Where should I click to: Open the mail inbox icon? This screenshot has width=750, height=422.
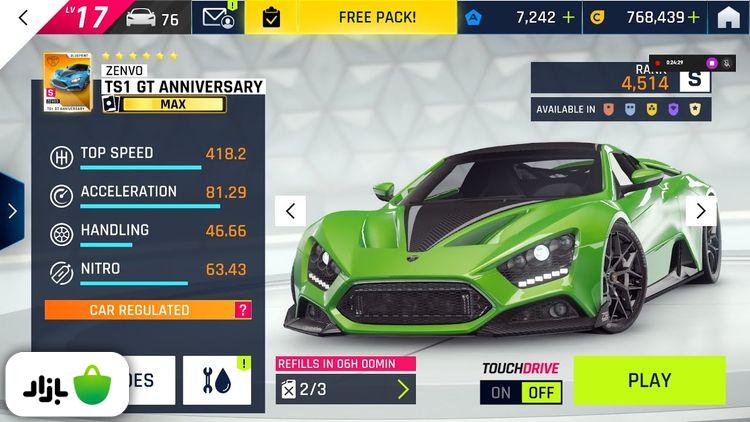point(217,17)
